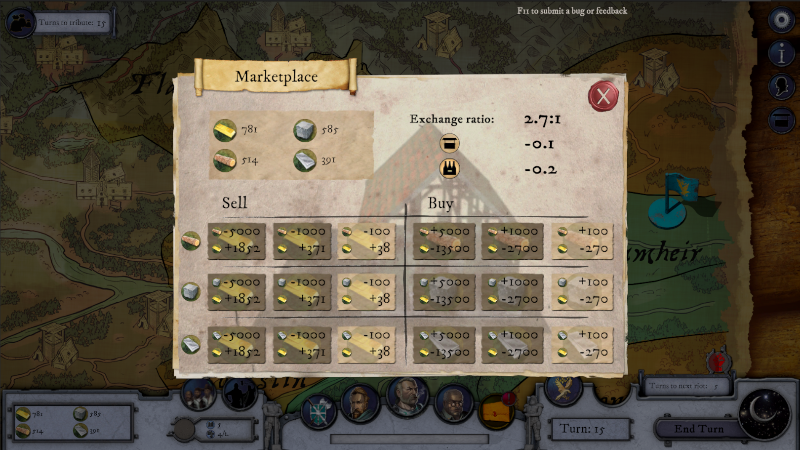800x450 pixels.
Task: Buy 1000 stone for 2700 gold
Action: pyautogui.click(x=512, y=292)
